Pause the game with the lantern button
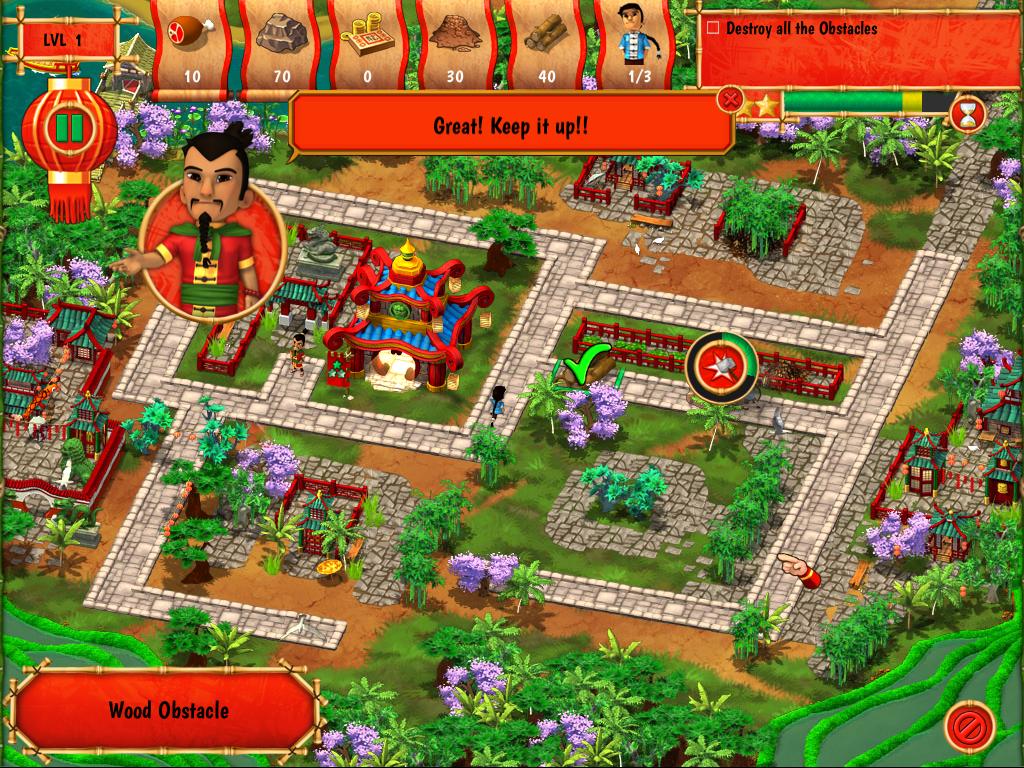The image size is (1024, 768). (69, 128)
